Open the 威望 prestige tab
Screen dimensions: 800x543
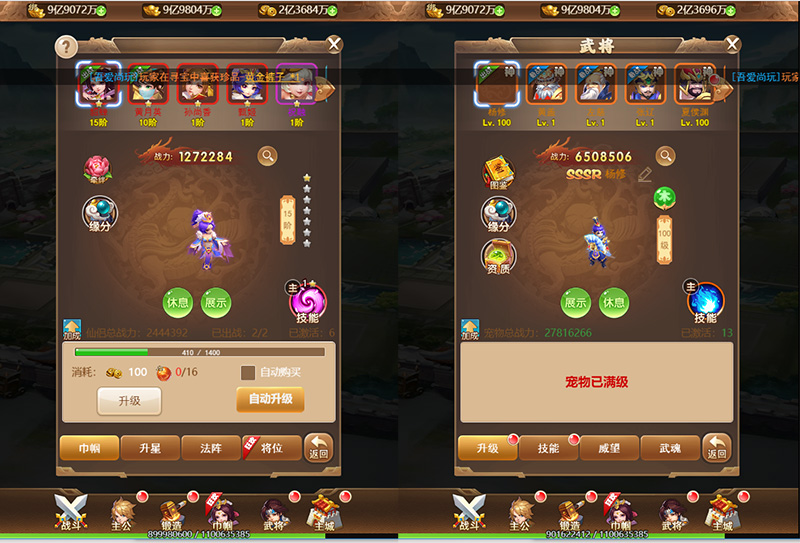pyautogui.click(x=608, y=448)
